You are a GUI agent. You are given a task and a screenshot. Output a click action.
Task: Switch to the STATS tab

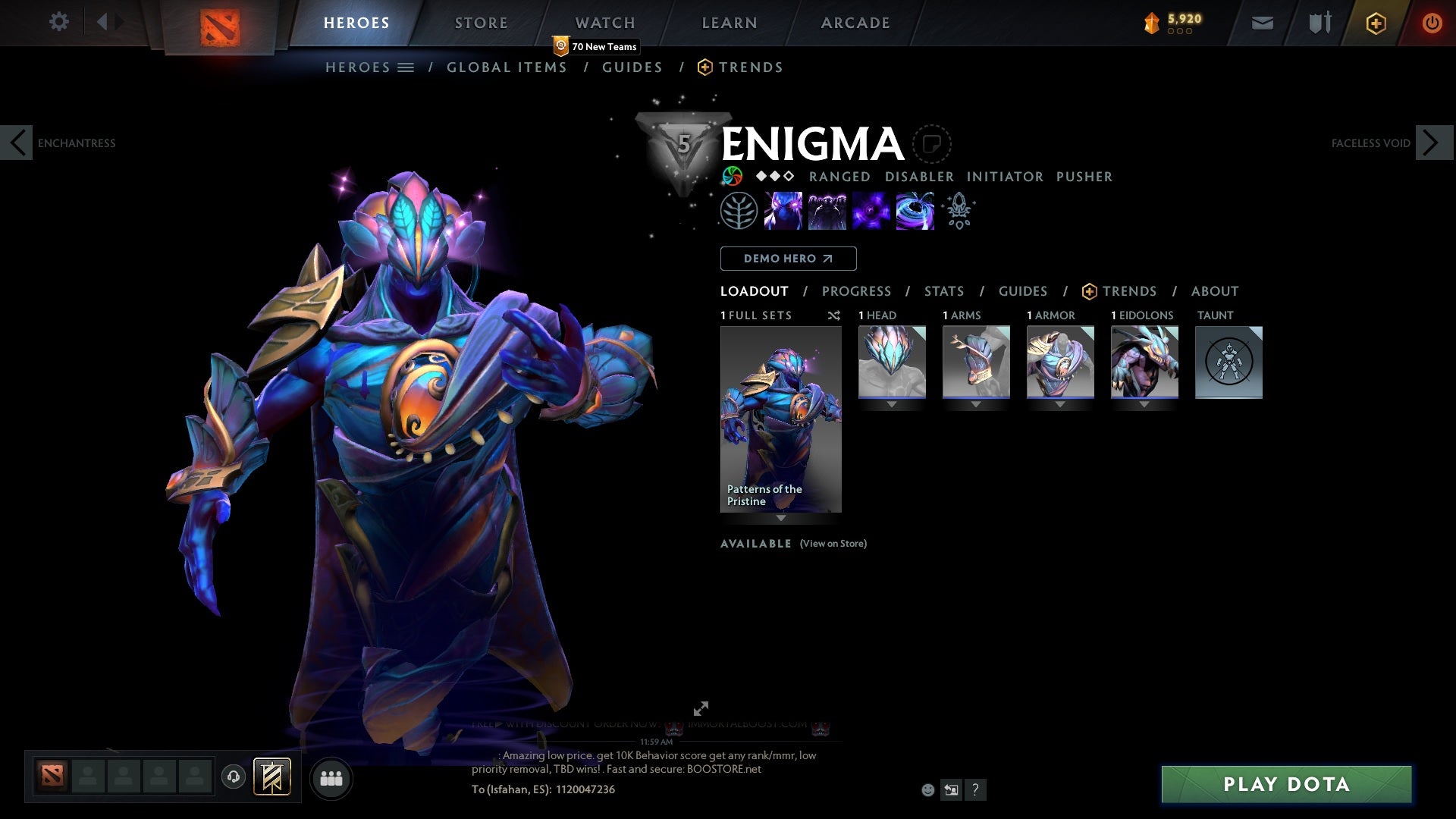(943, 291)
